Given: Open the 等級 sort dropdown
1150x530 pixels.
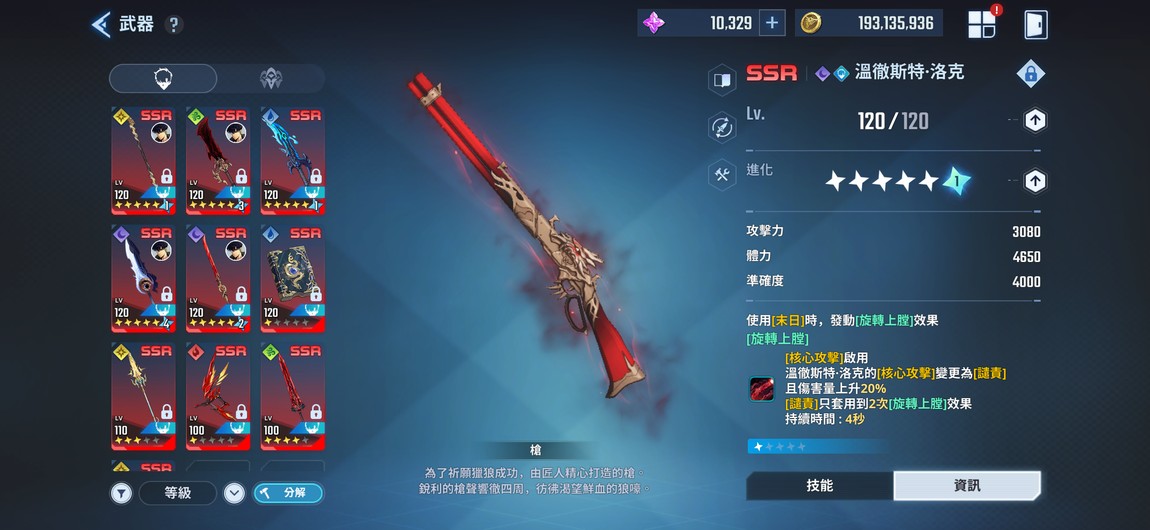Looking at the screenshot, I should click(178, 492).
